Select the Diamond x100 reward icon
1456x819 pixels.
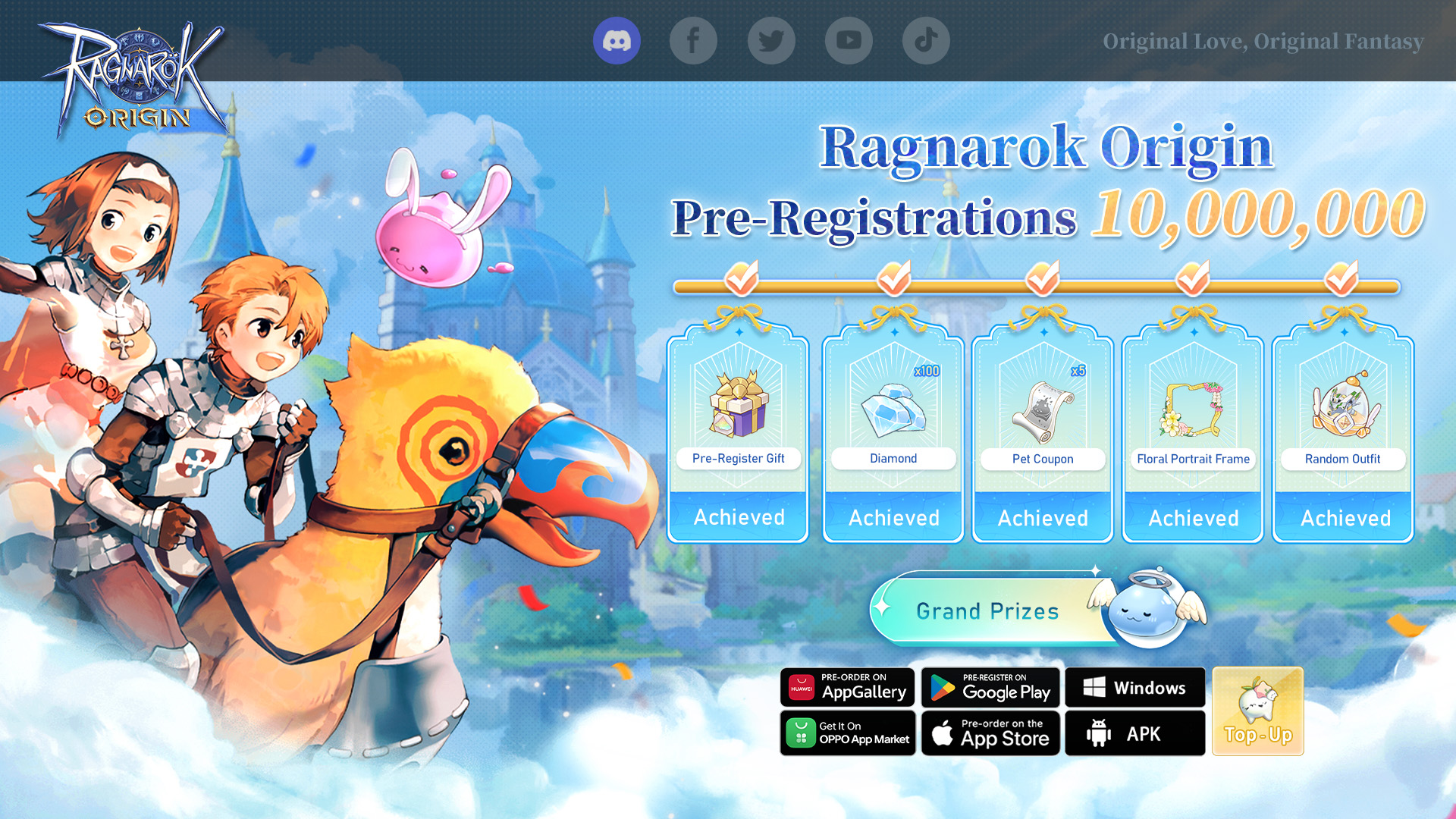pos(892,409)
